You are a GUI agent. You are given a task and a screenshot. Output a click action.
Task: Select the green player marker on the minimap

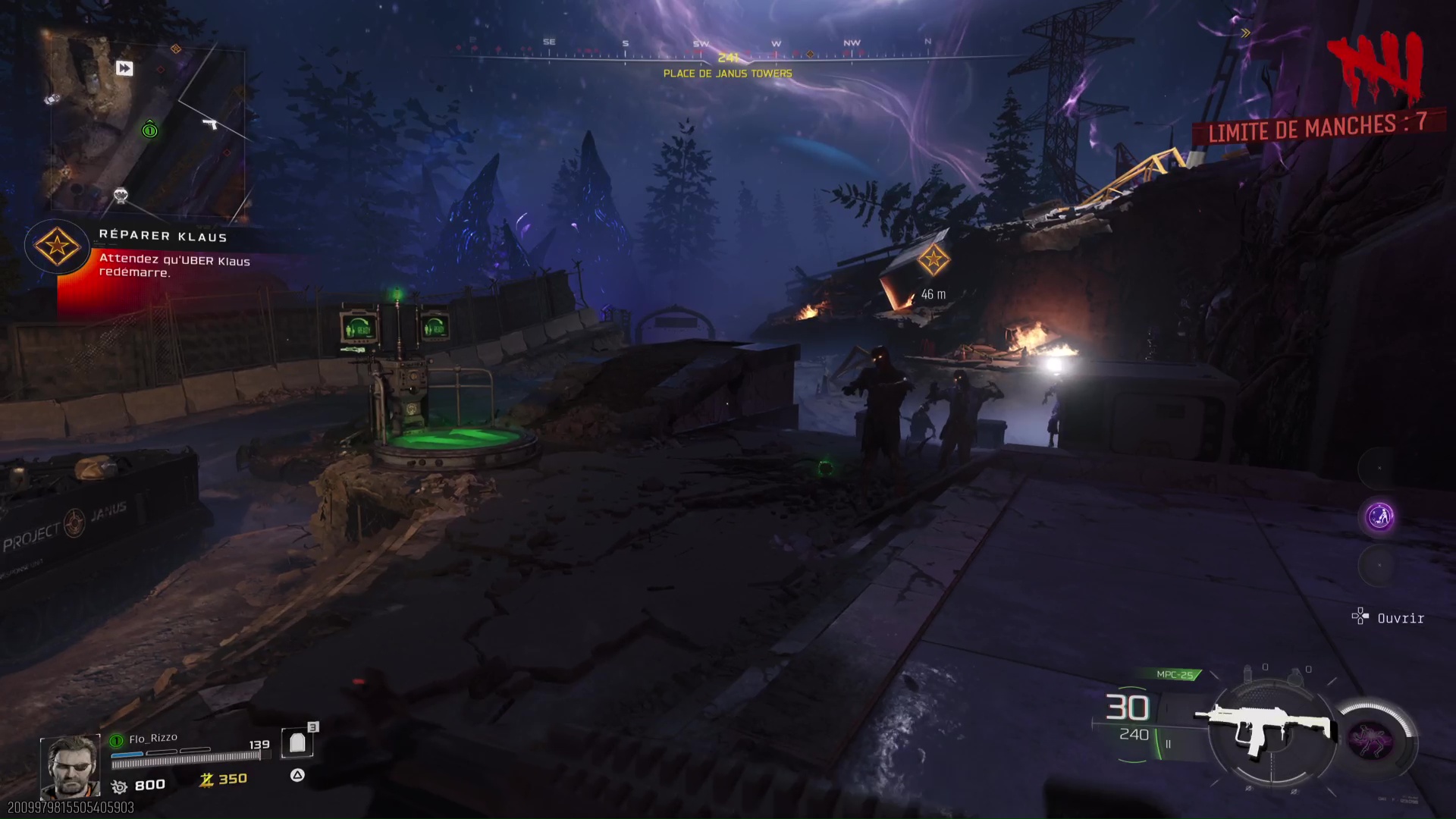(x=149, y=130)
